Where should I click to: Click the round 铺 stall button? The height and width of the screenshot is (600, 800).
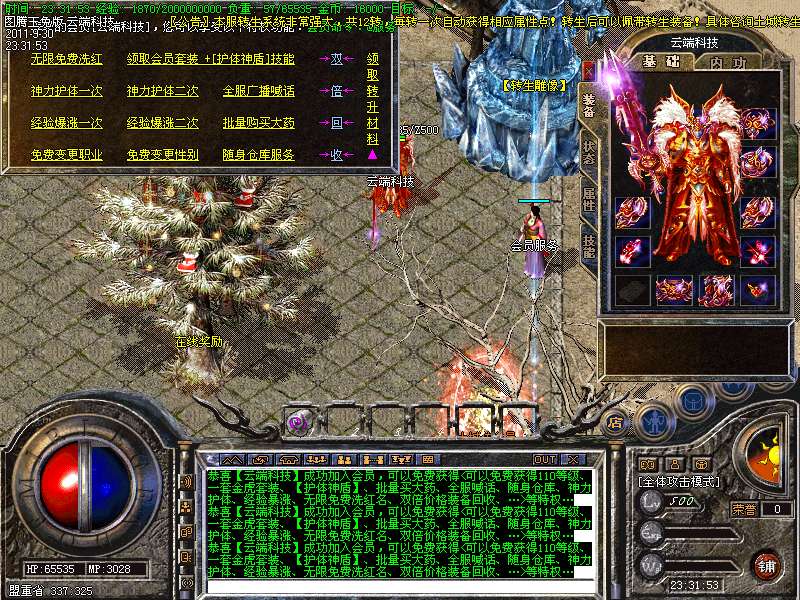[x=765, y=564]
